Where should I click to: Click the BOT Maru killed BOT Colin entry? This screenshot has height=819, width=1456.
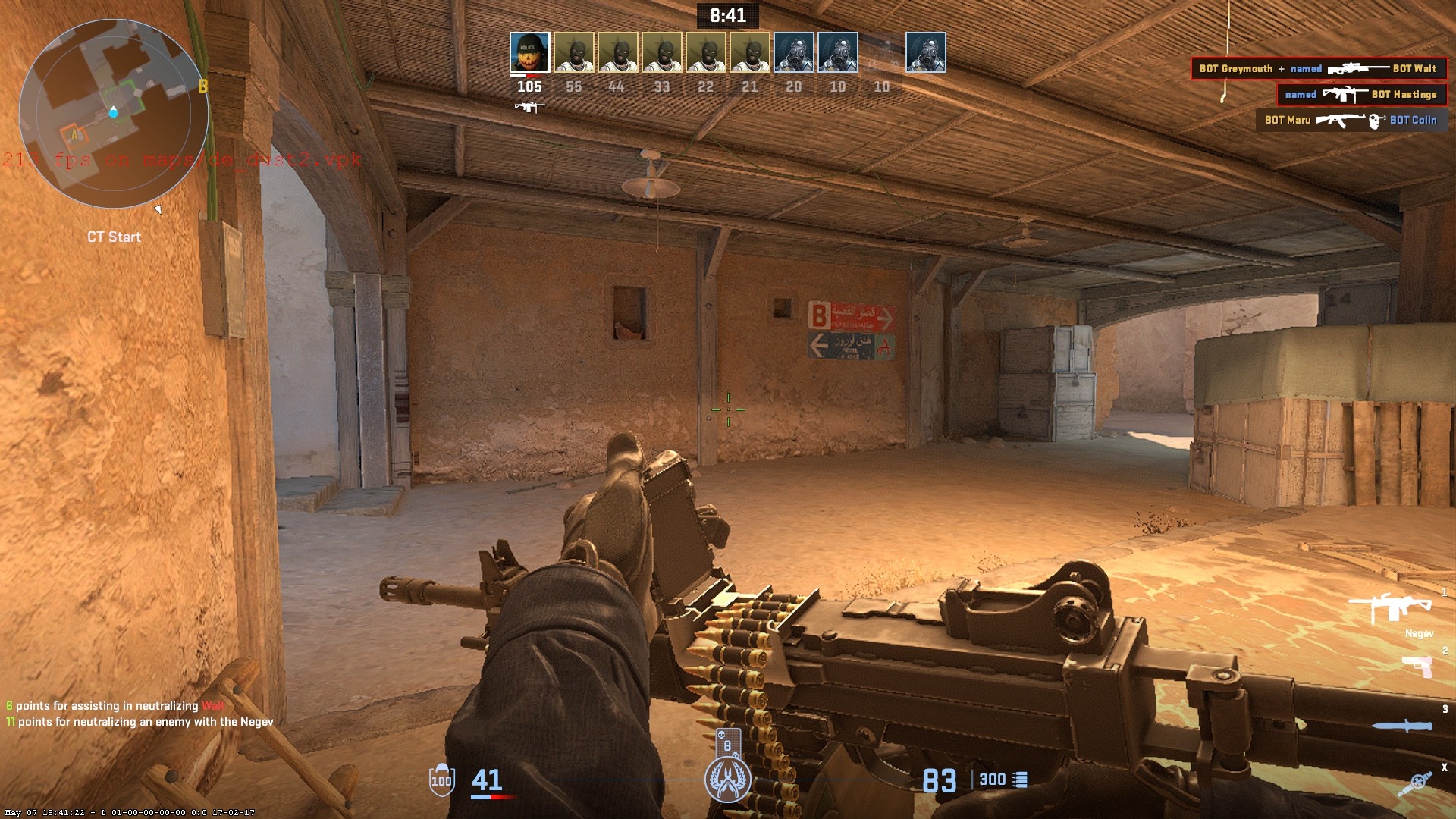[x=1351, y=120]
